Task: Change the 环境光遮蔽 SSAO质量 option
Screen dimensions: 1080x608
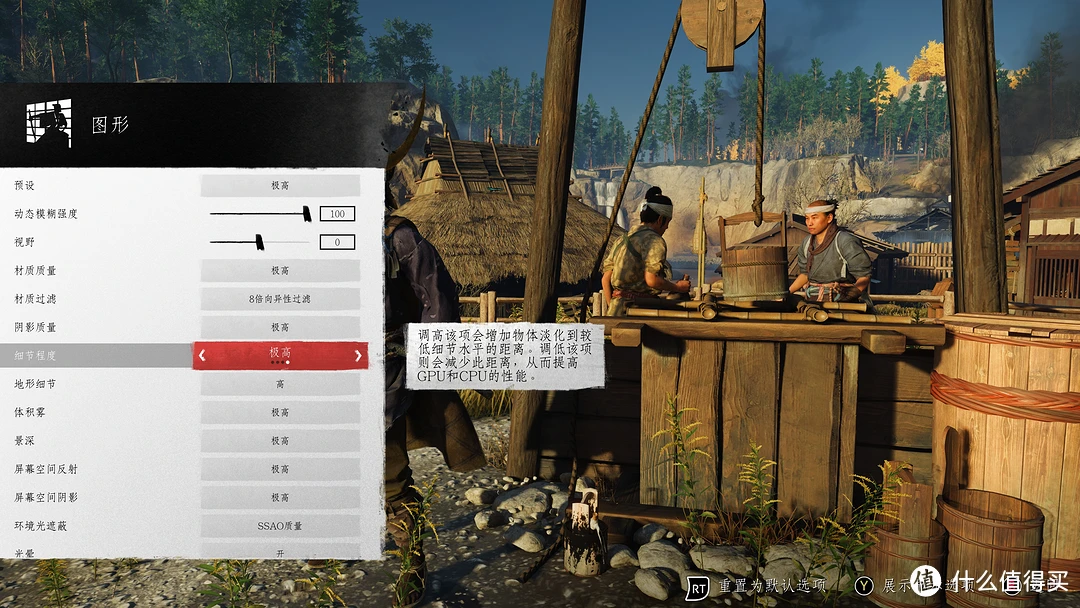Action: (x=280, y=526)
